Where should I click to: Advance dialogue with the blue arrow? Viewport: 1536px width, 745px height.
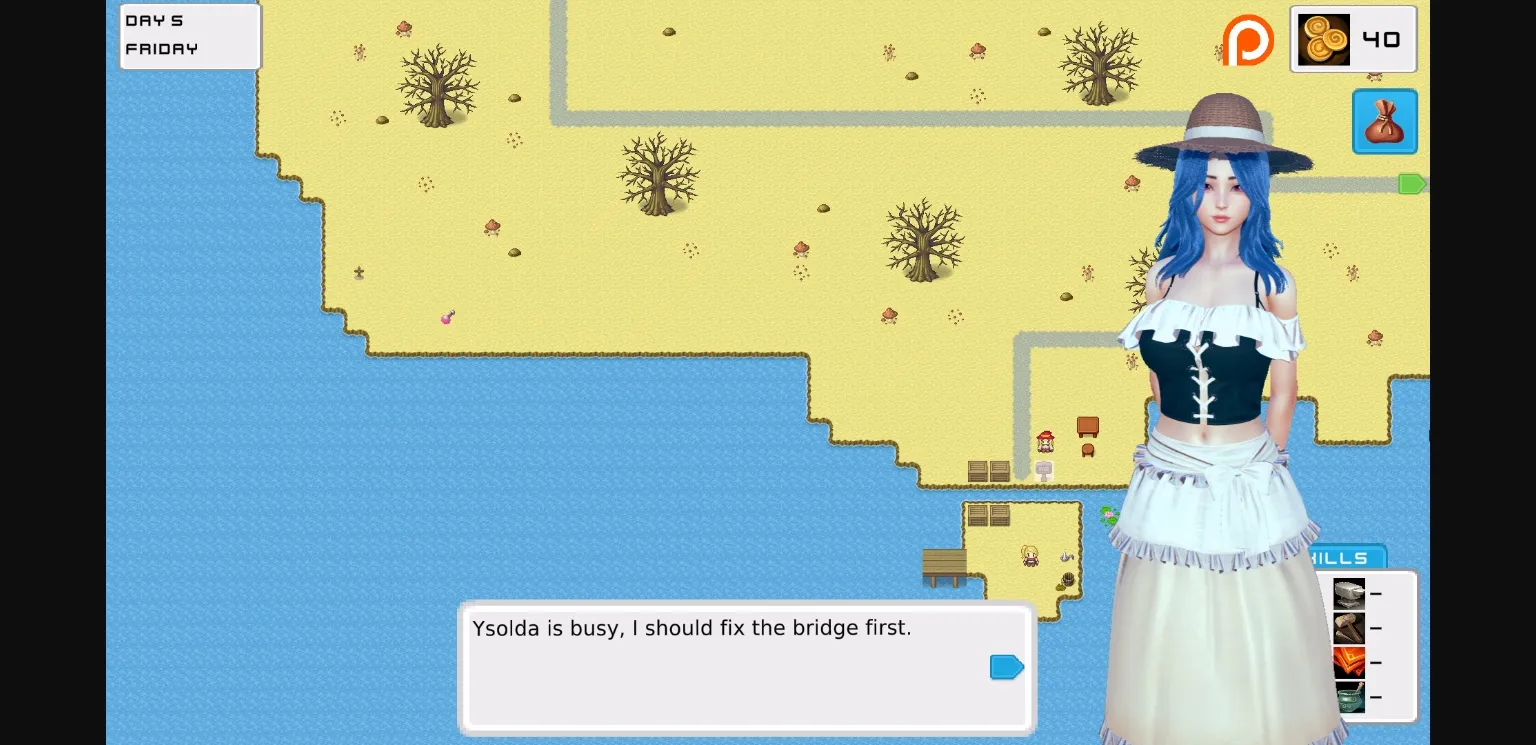pyautogui.click(x=1006, y=666)
